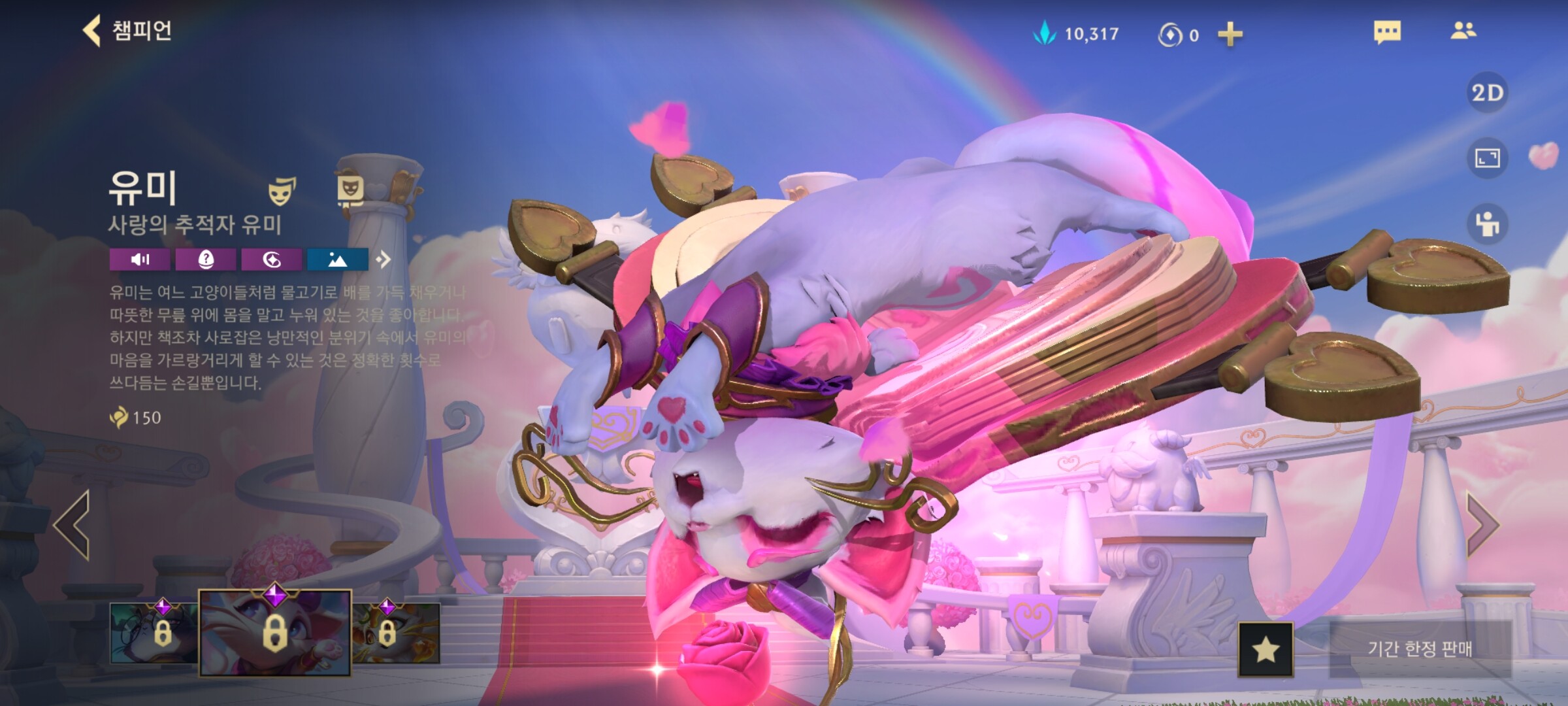1568x706 pixels.
Task: Select the speaker sound effects tag
Action: pyautogui.click(x=140, y=260)
